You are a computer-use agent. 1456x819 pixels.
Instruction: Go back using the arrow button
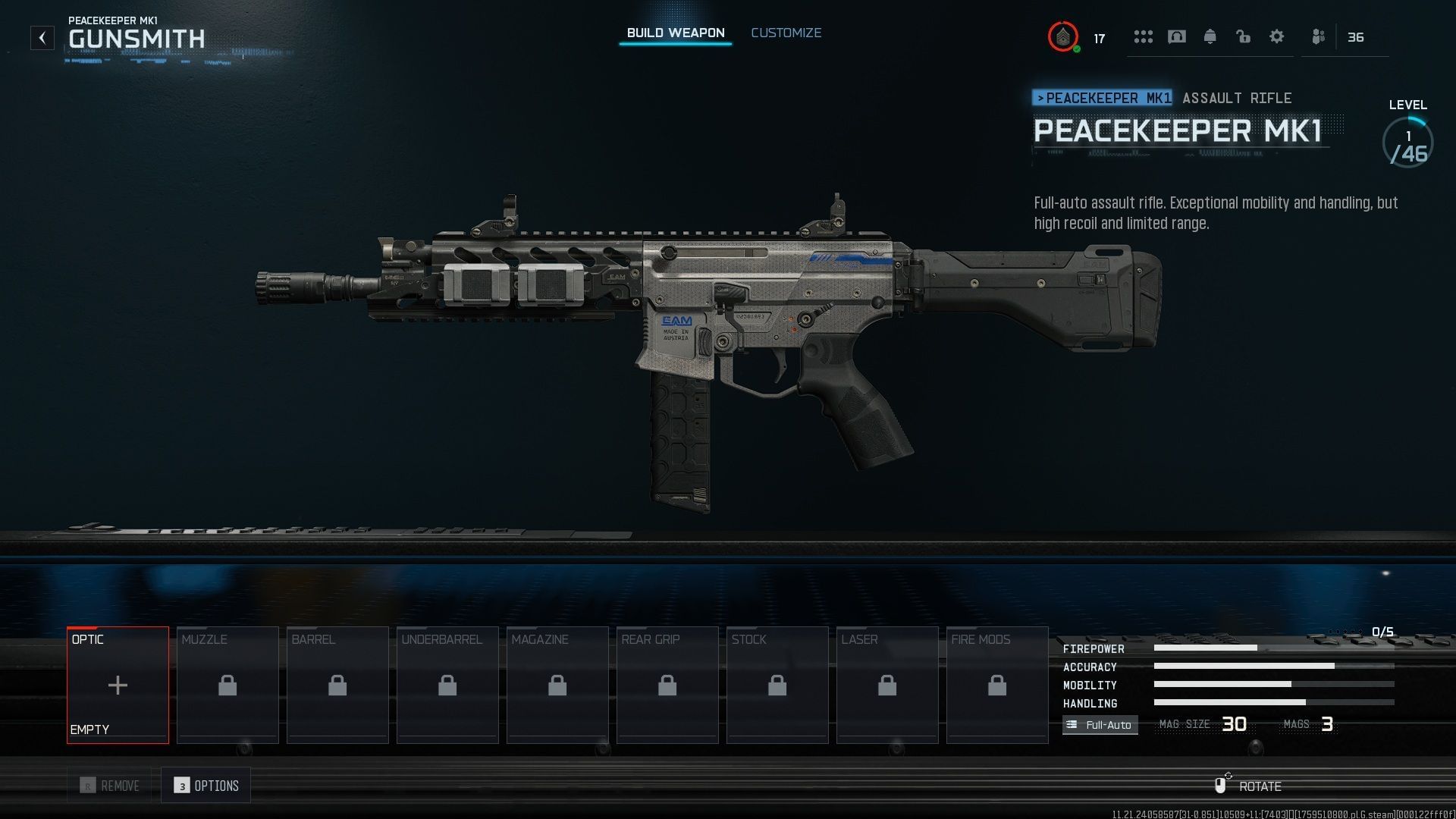pyautogui.click(x=42, y=37)
